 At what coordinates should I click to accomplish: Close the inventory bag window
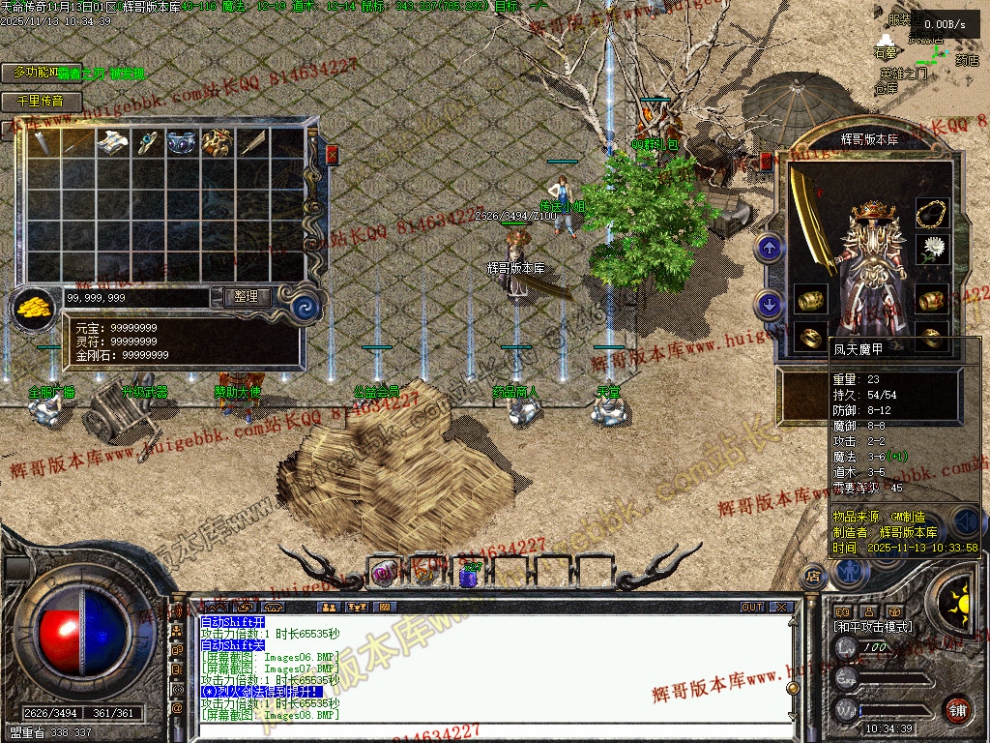pyautogui.click(x=331, y=155)
